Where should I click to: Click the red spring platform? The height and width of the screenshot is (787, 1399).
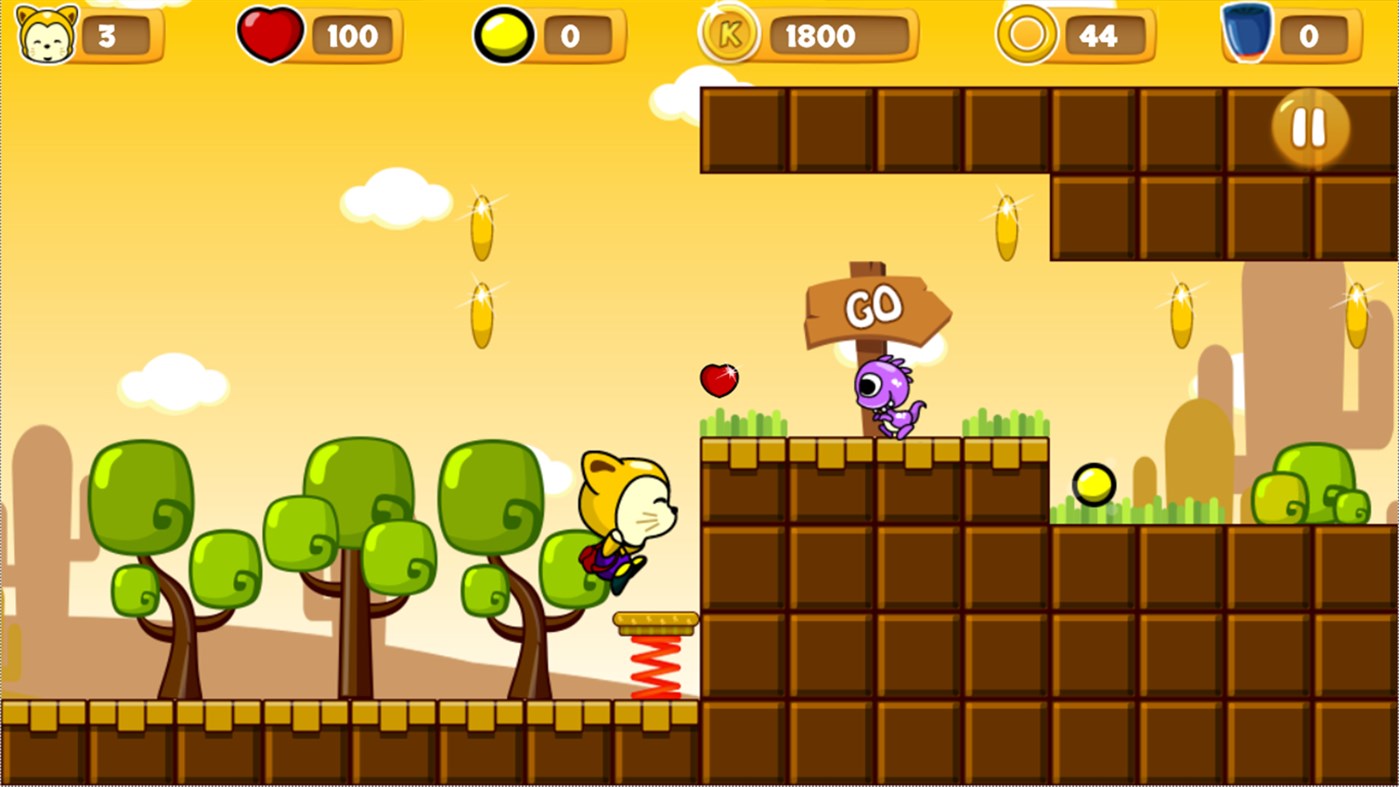click(x=657, y=650)
